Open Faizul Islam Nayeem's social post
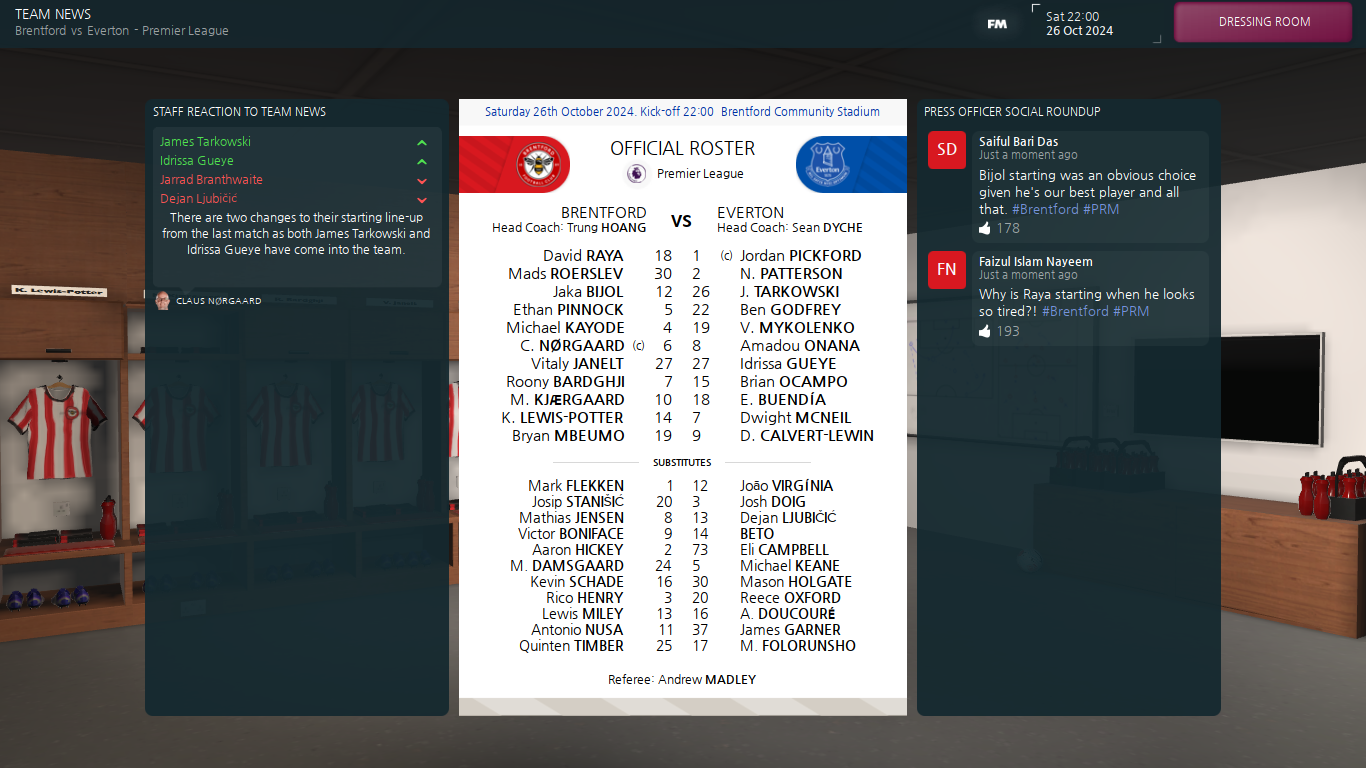 (1088, 298)
